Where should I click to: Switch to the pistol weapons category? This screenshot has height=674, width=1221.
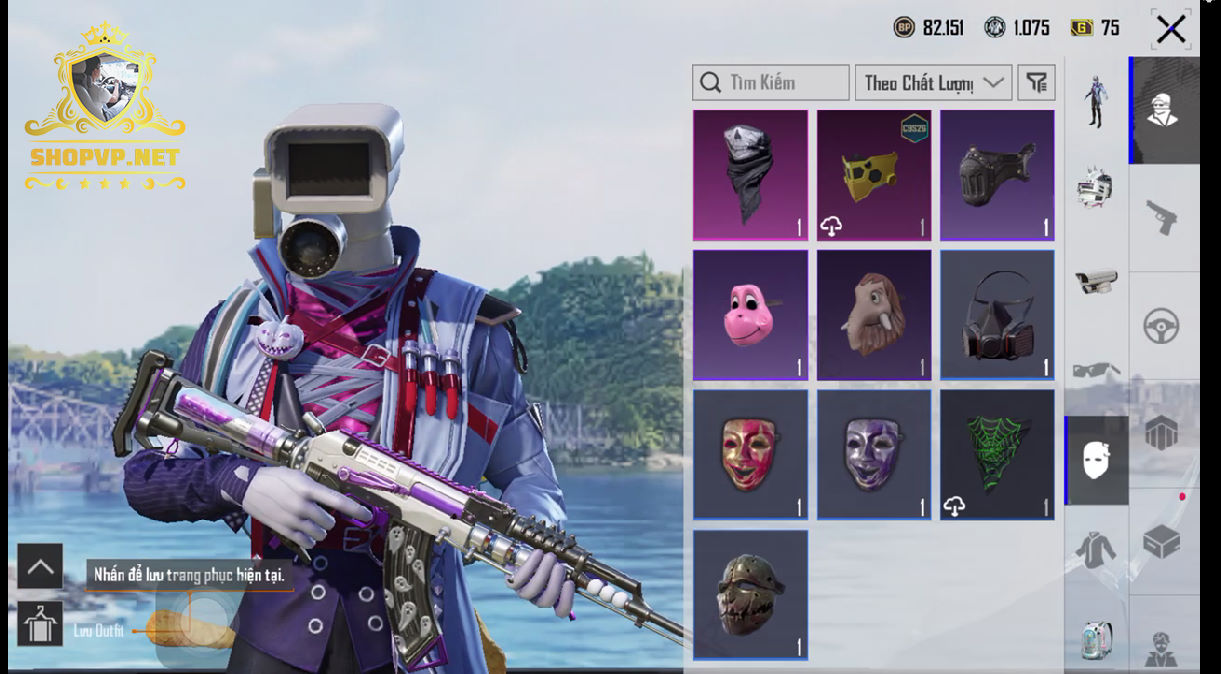click(1164, 217)
